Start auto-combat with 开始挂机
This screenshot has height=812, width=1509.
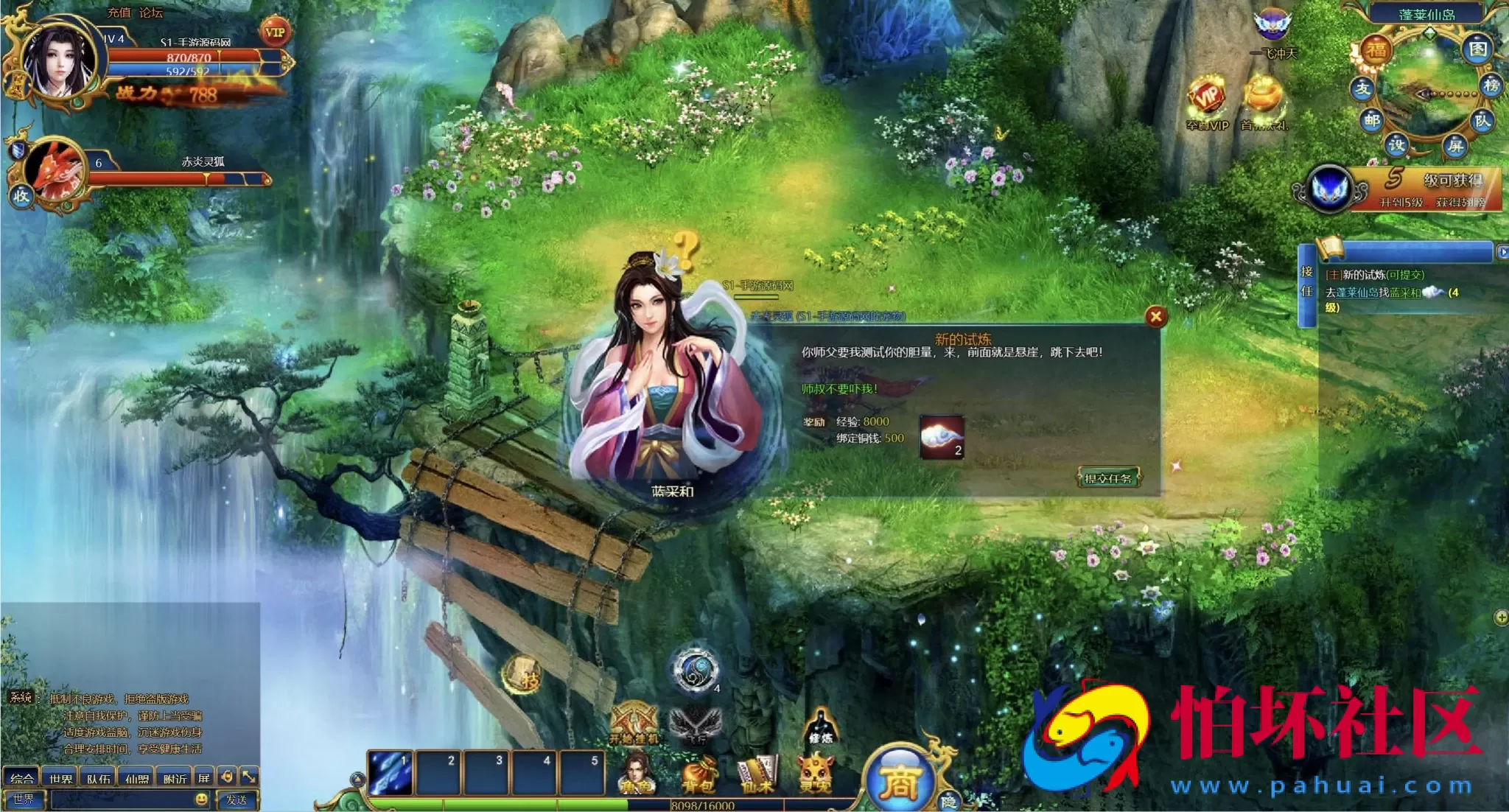tap(634, 724)
